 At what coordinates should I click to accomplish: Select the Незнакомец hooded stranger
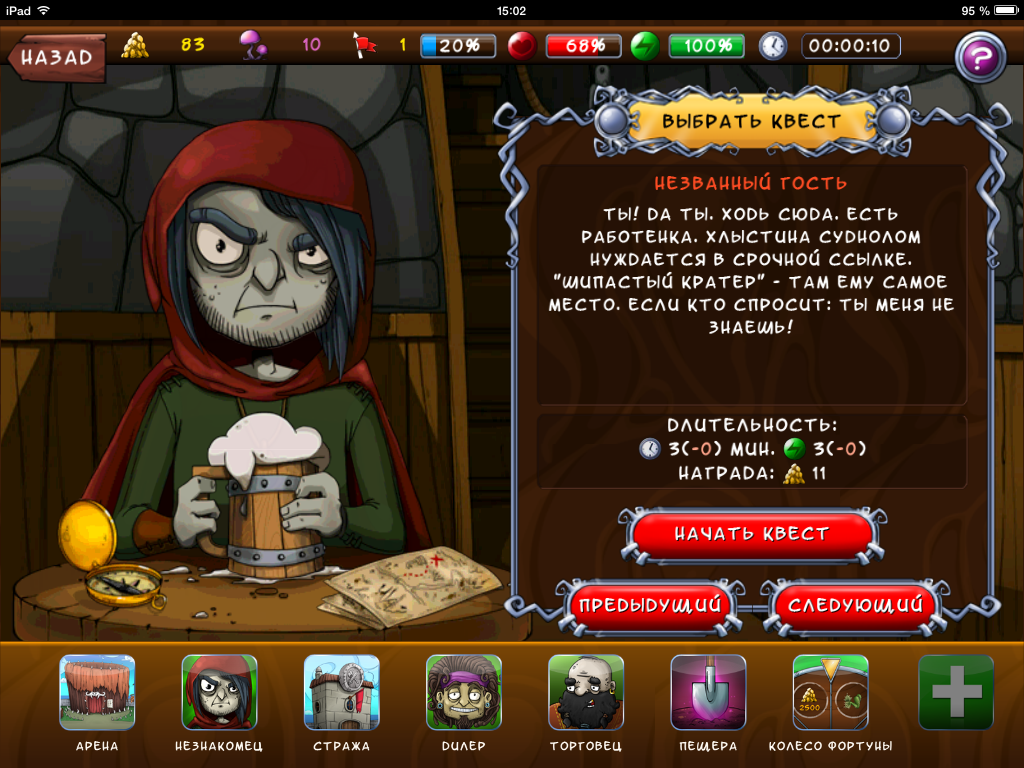(x=219, y=693)
